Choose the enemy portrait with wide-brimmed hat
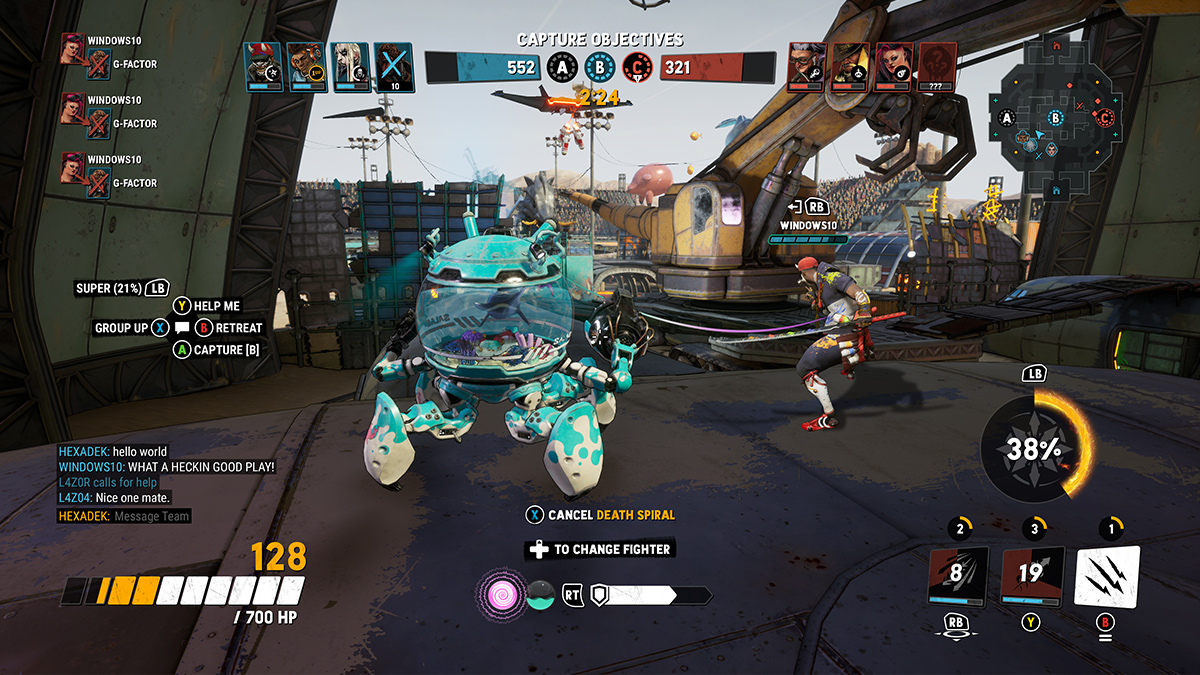 point(851,66)
